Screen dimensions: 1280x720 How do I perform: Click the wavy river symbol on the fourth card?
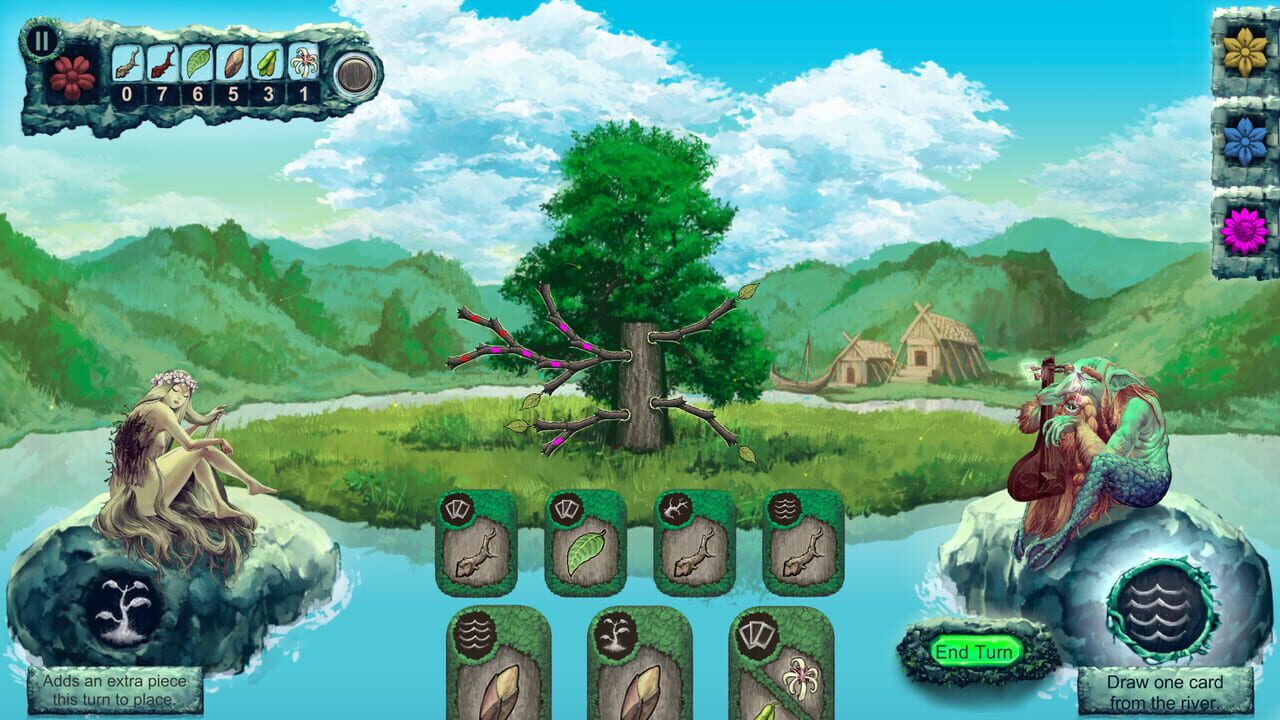click(787, 510)
